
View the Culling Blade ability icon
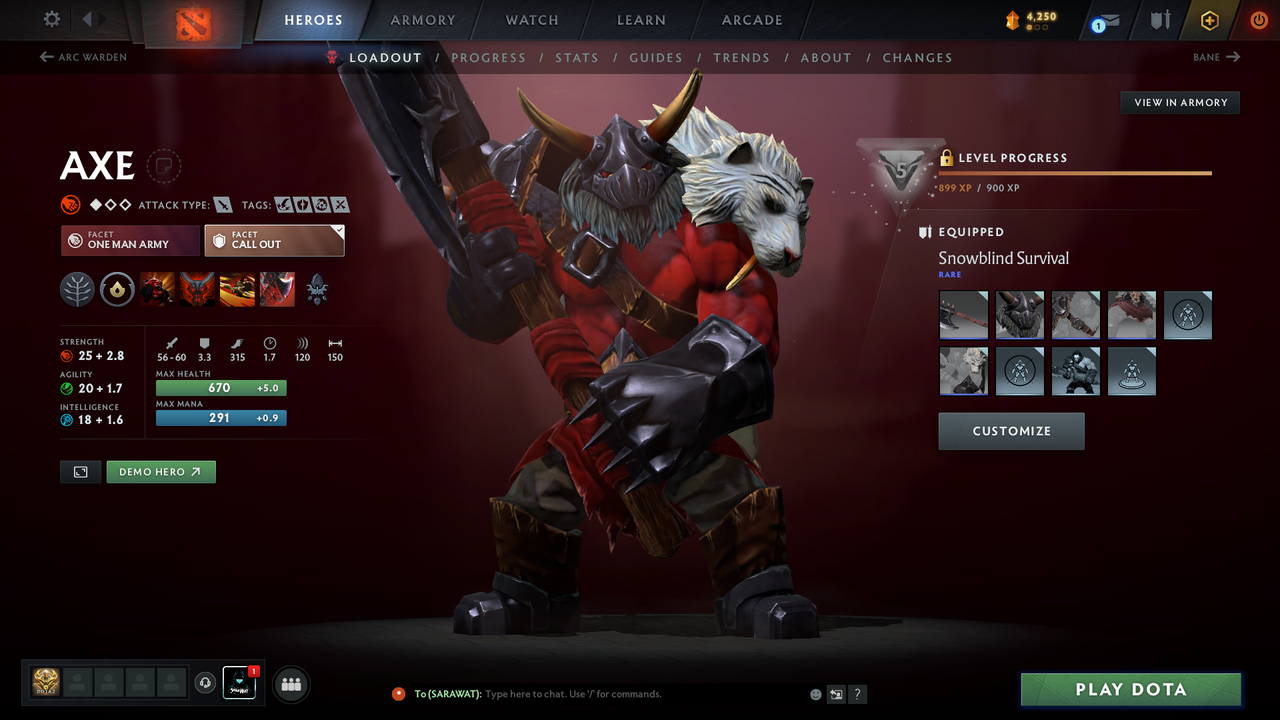tap(277, 289)
